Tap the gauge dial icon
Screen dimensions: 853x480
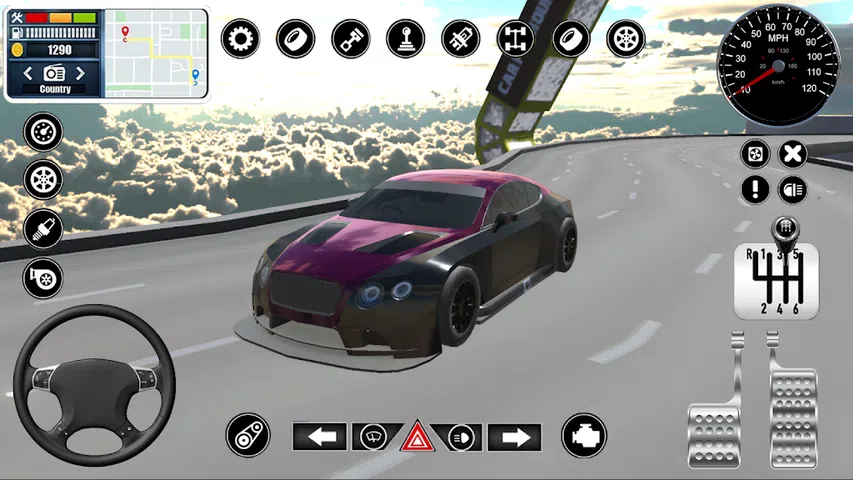point(43,132)
